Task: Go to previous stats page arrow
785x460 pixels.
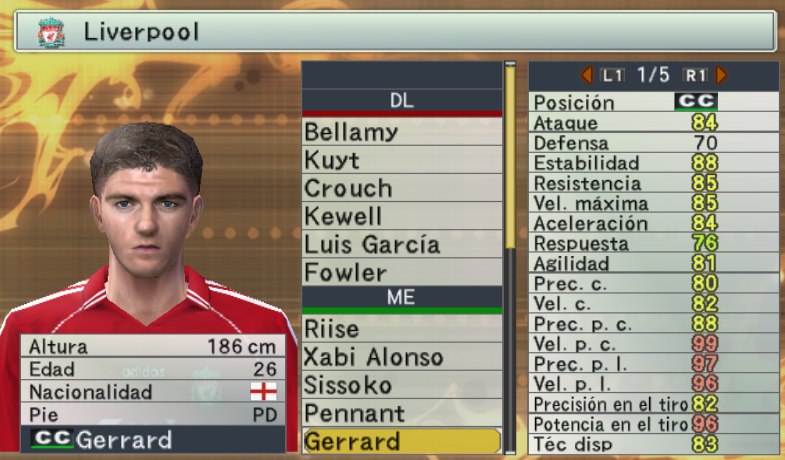Action: pos(587,75)
